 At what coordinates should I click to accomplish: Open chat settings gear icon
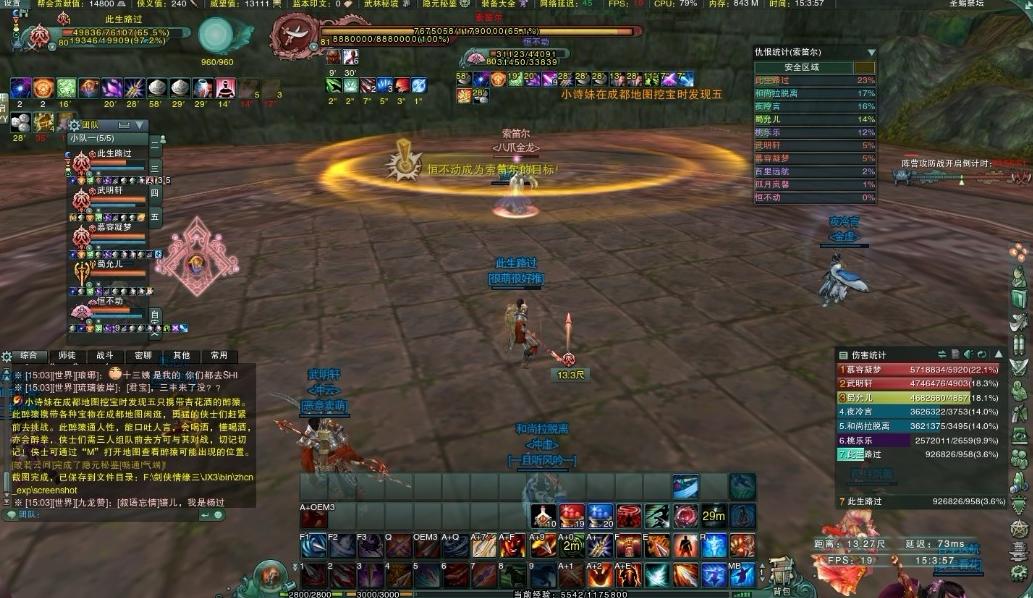6,355
